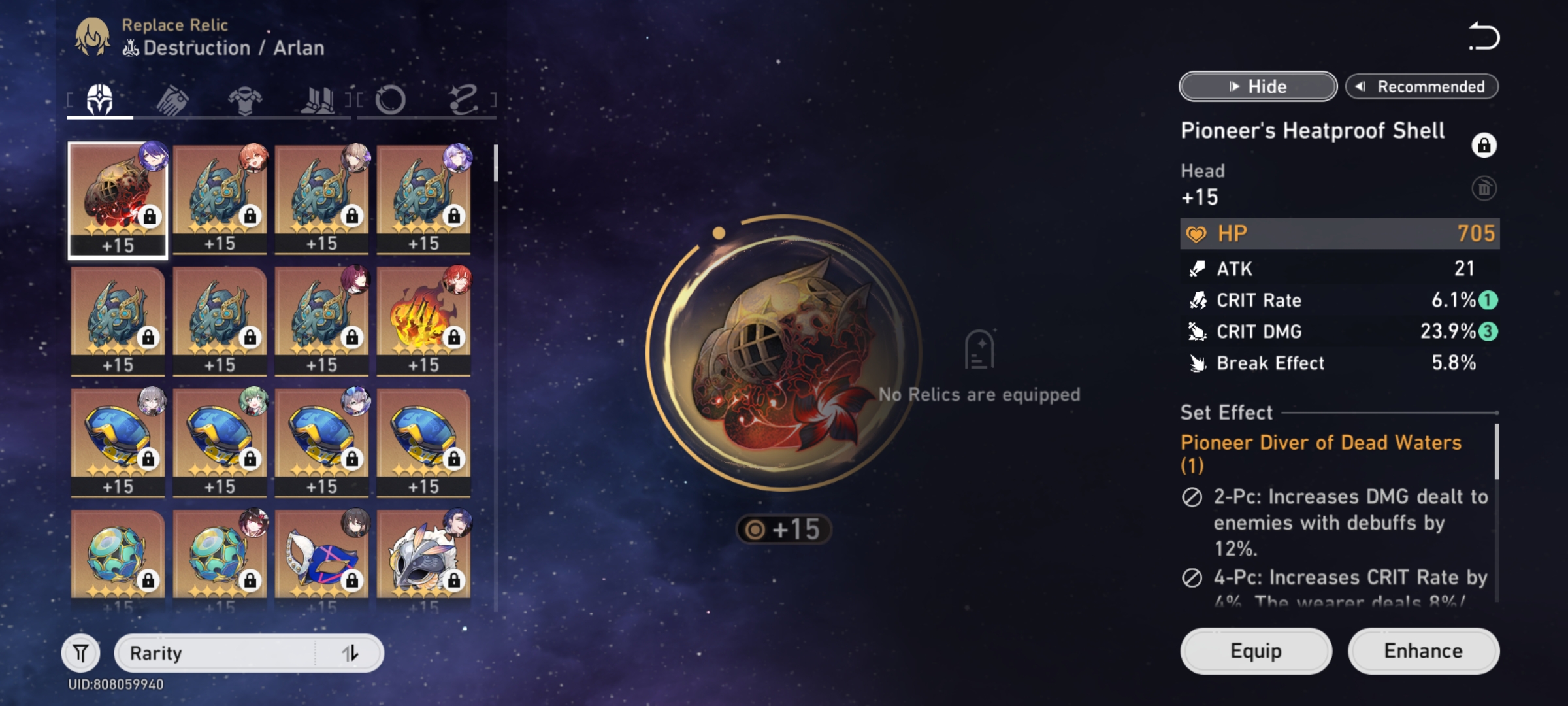Screen dimensions: 1568x706
Task: Switch to the Recommended relics view
Action: 1422,86
